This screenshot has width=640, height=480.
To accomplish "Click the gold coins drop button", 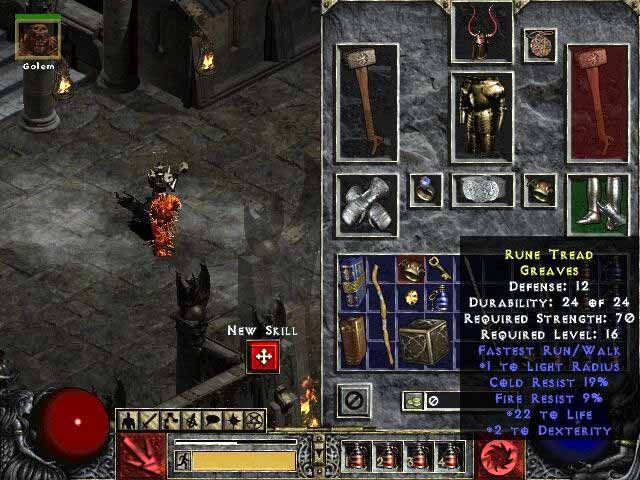I will coord(412,400).
